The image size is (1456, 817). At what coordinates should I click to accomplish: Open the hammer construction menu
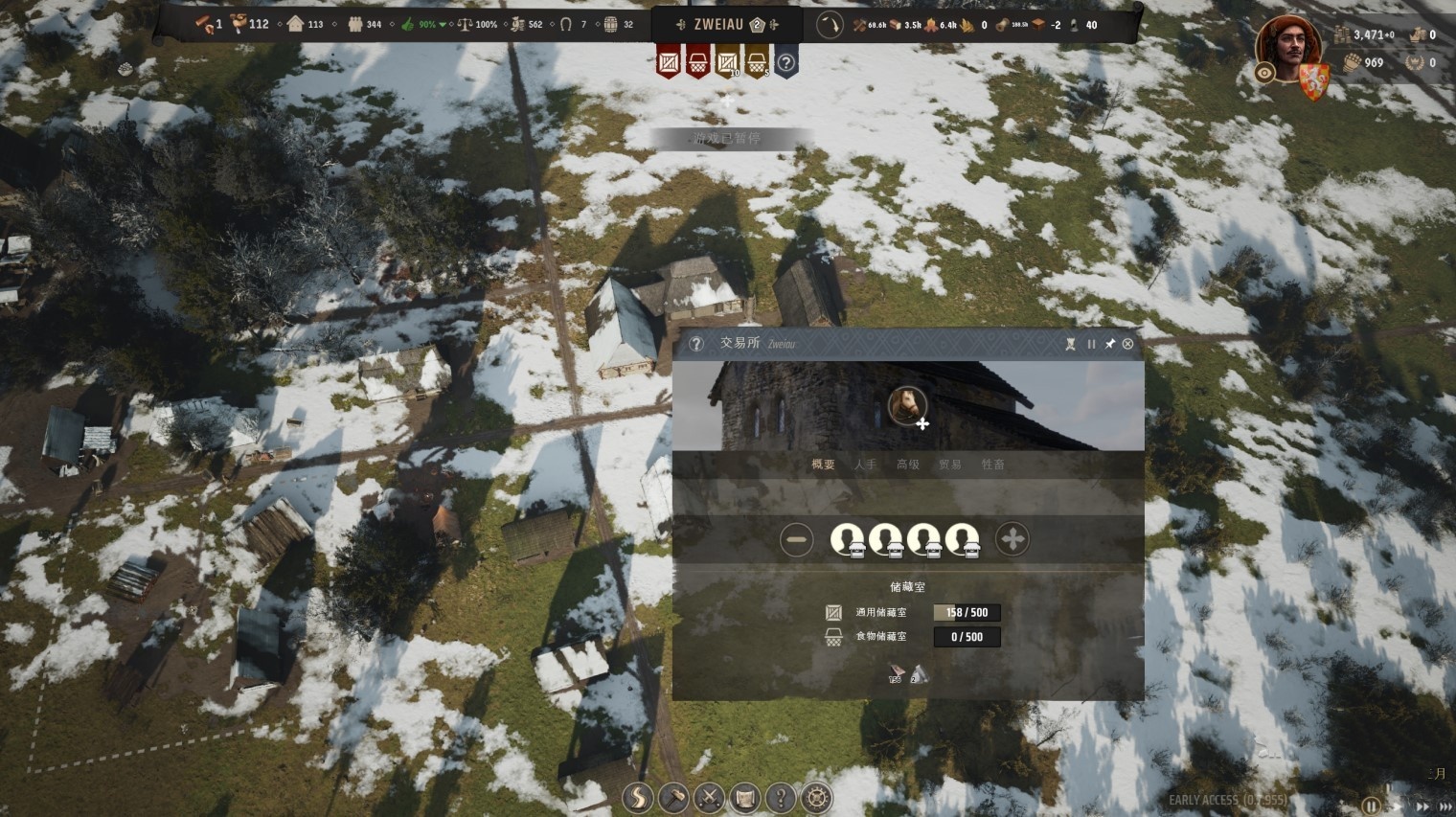point(673,798)
